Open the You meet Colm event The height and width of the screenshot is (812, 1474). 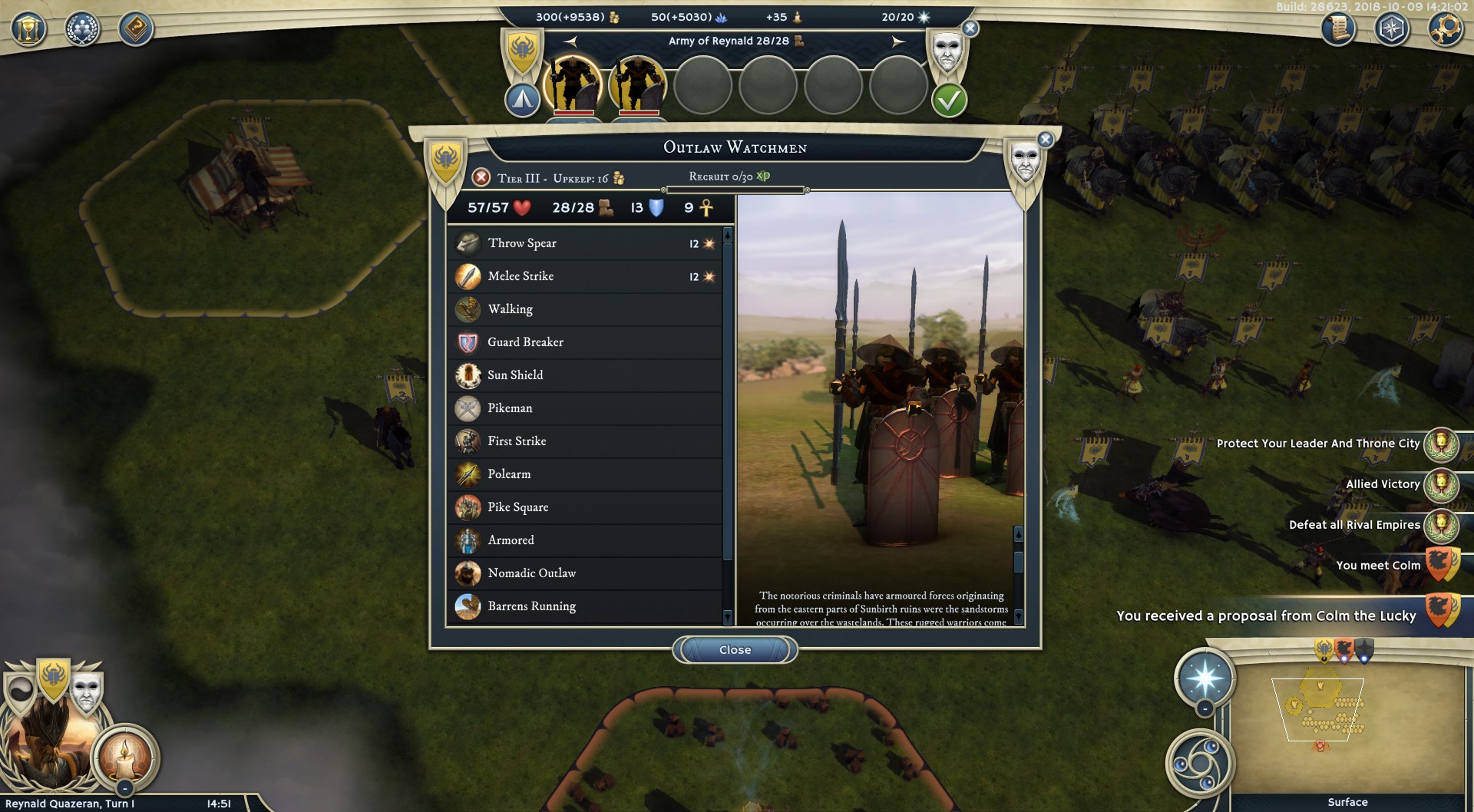click(1378, 566)
